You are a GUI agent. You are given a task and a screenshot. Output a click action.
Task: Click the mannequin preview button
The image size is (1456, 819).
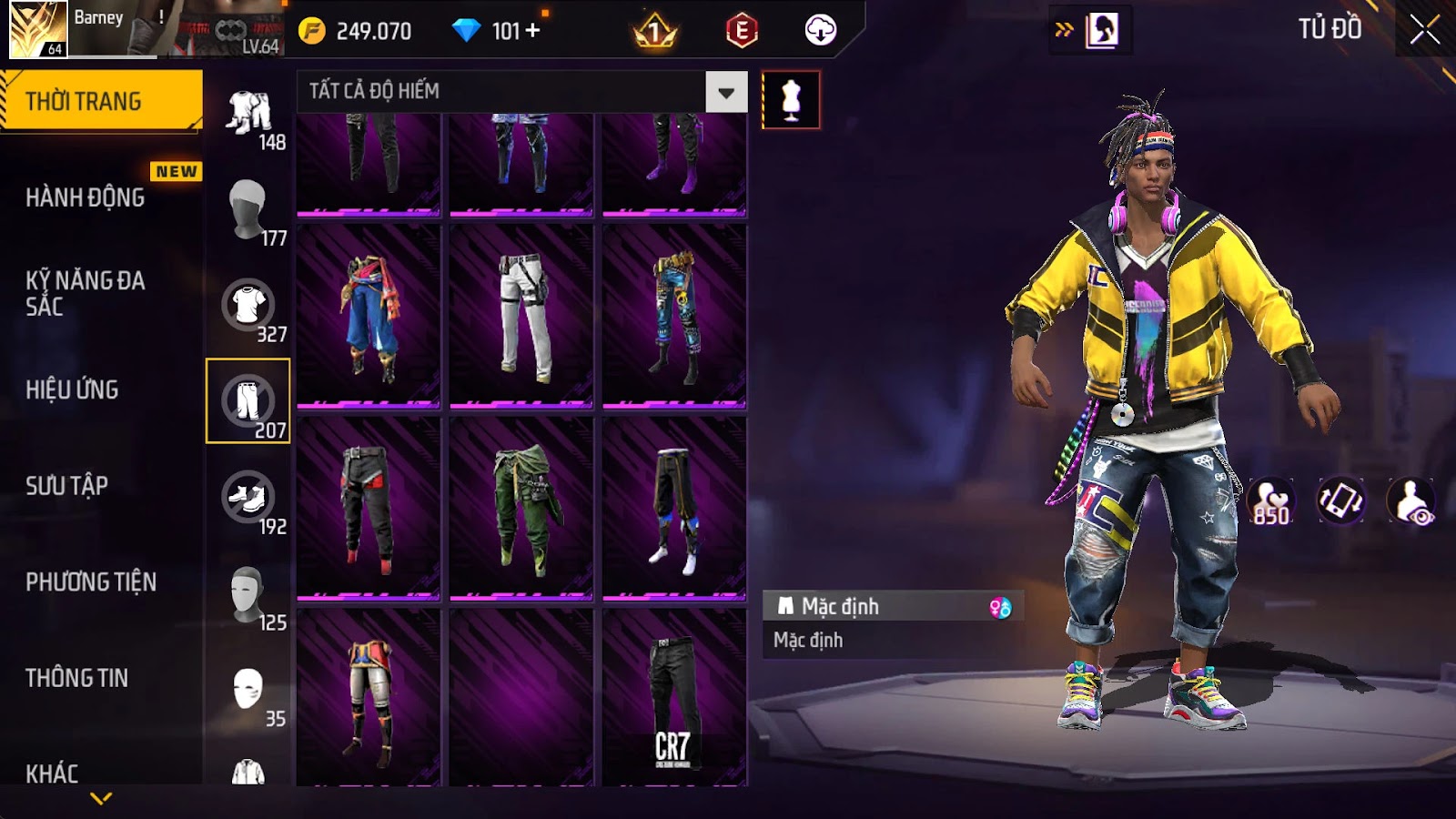791,100
